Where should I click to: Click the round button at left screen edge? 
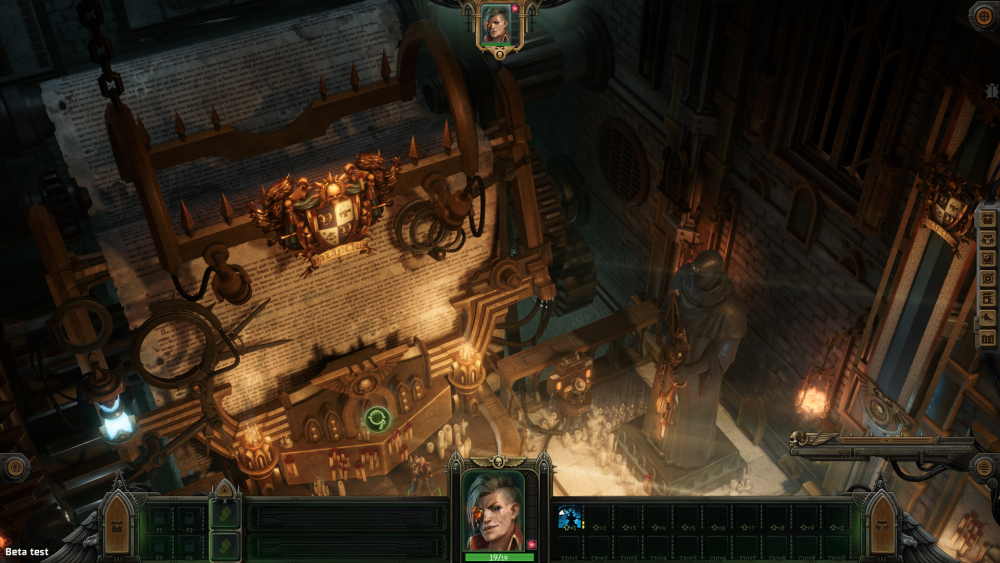click(13, 467)
